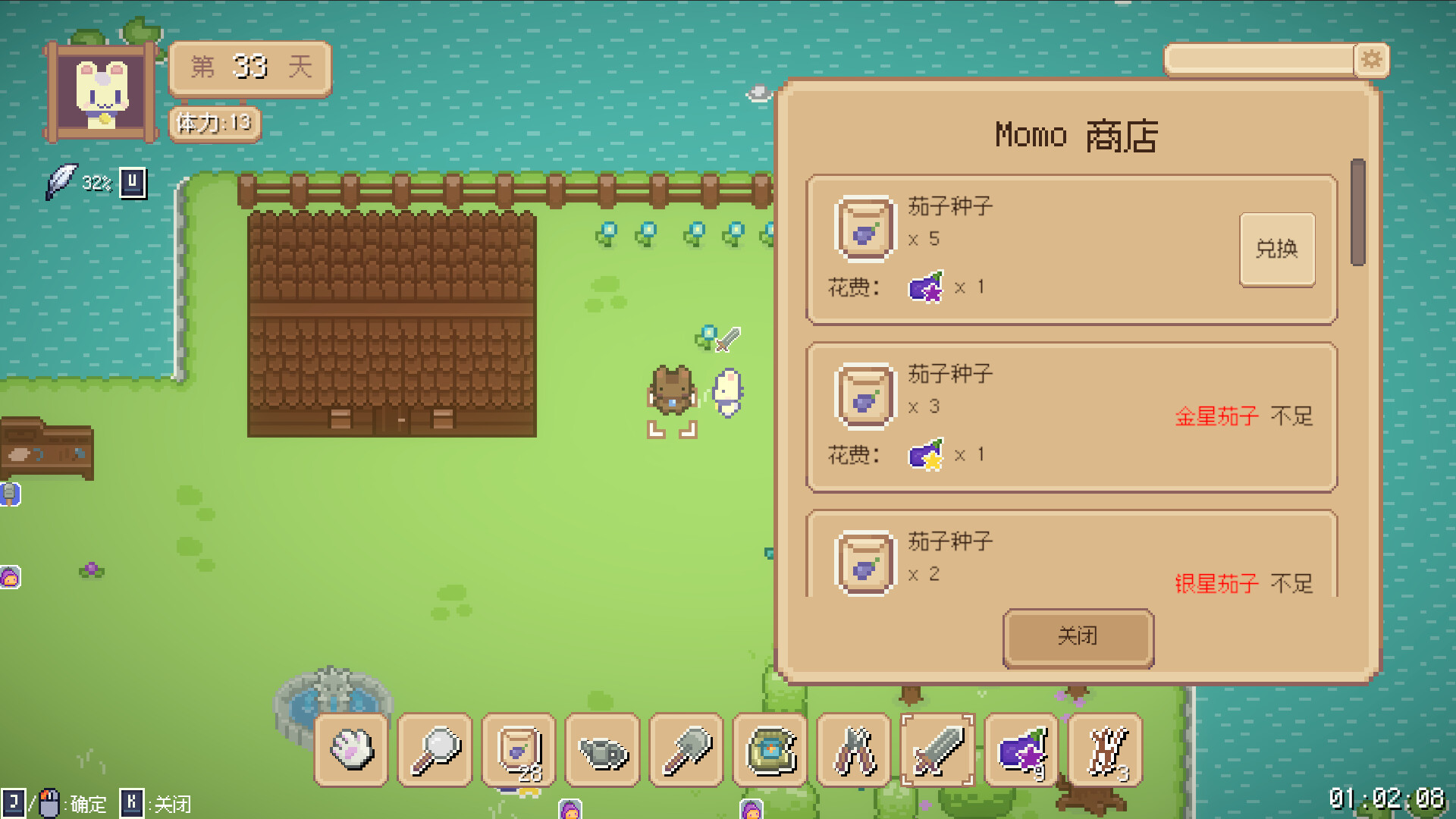The height and width of the screenshot is (819, 1456).
Task: Select the shears tool
Action: [852, 750]
